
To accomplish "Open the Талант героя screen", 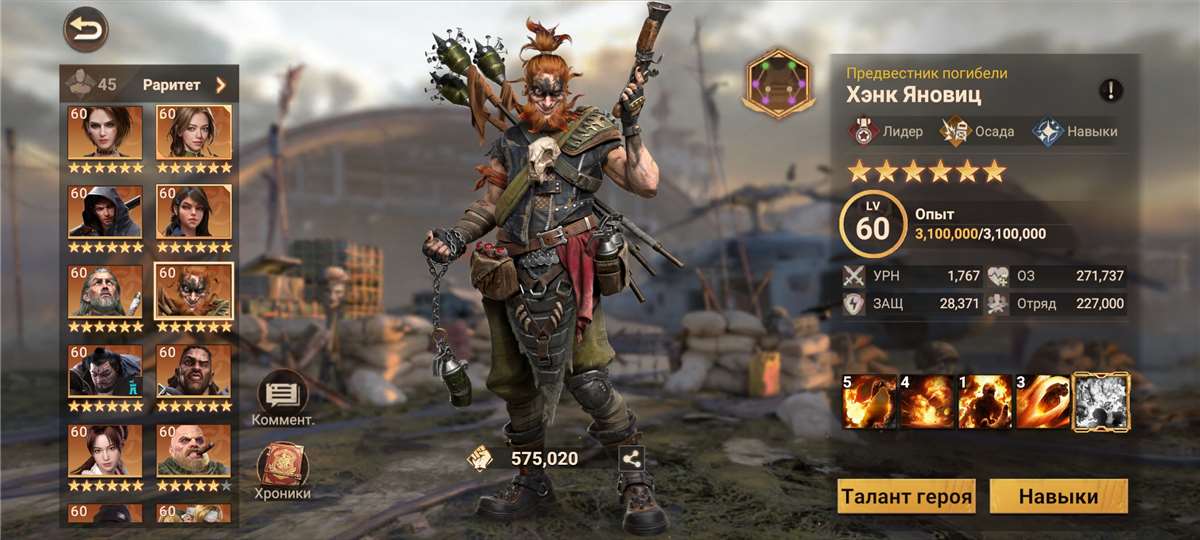I will click(907, 496).
